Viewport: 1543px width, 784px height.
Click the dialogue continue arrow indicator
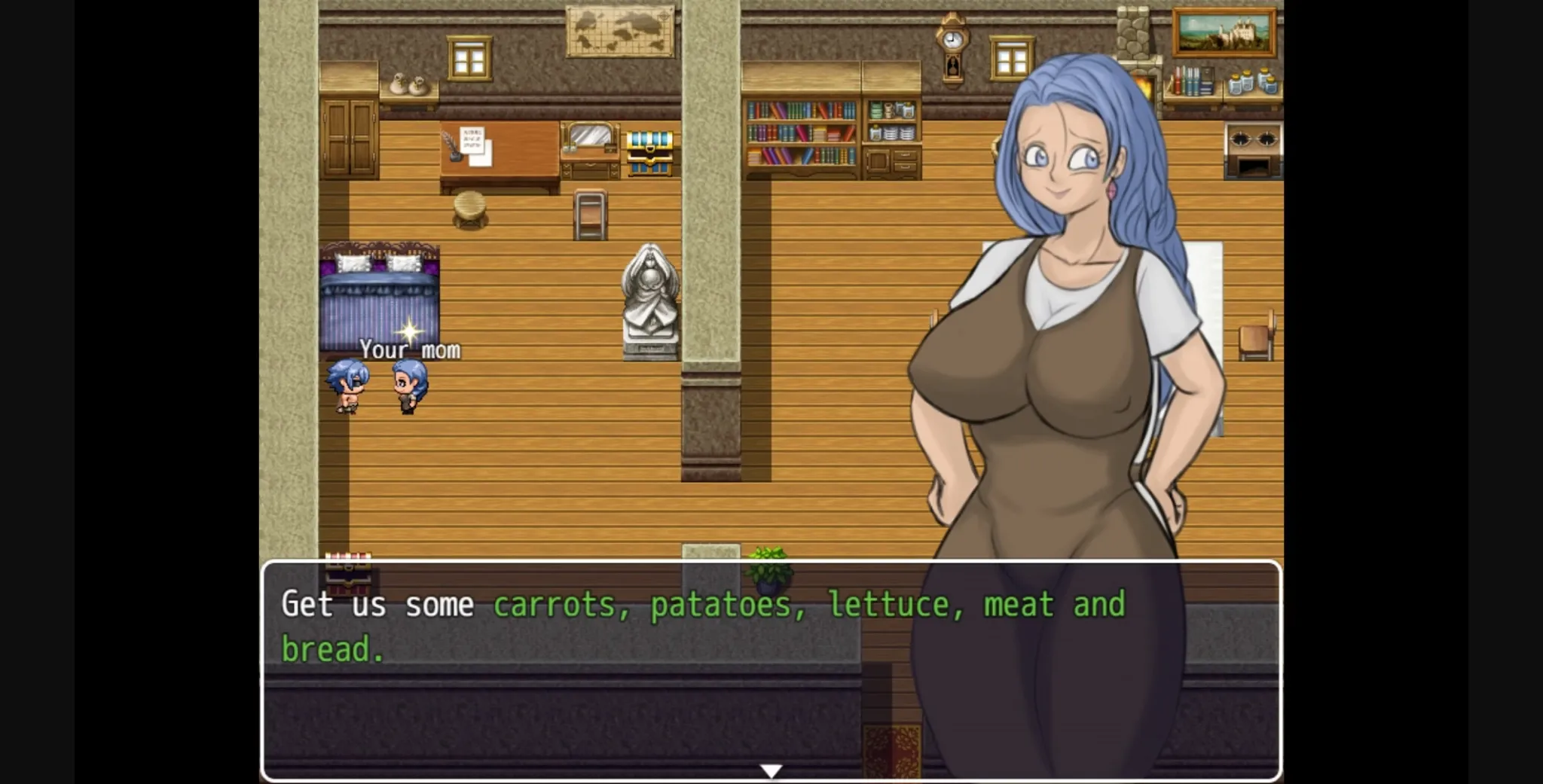point(771,770)
